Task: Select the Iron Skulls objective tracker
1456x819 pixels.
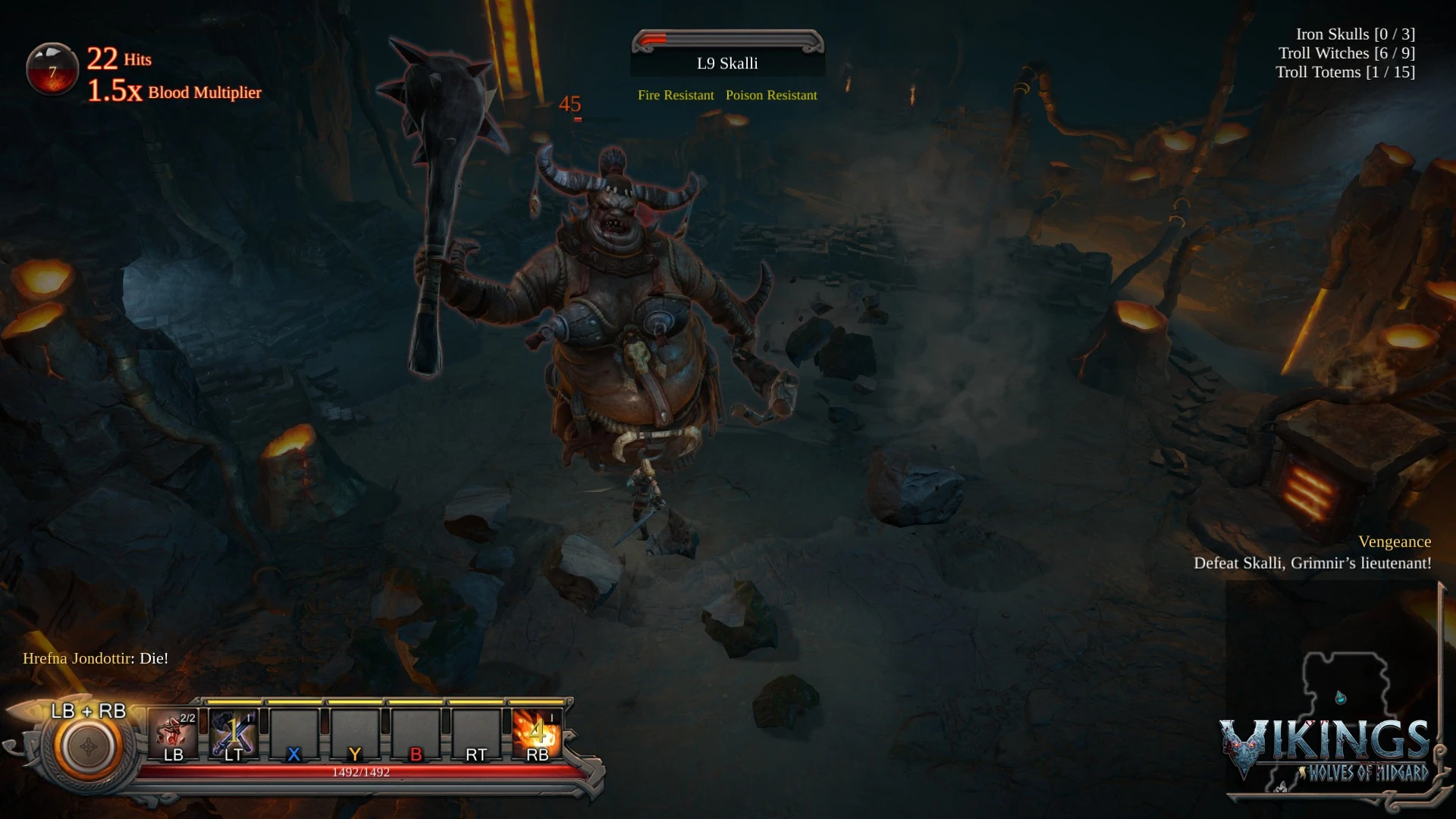Action: click(x=1355, y=34)
